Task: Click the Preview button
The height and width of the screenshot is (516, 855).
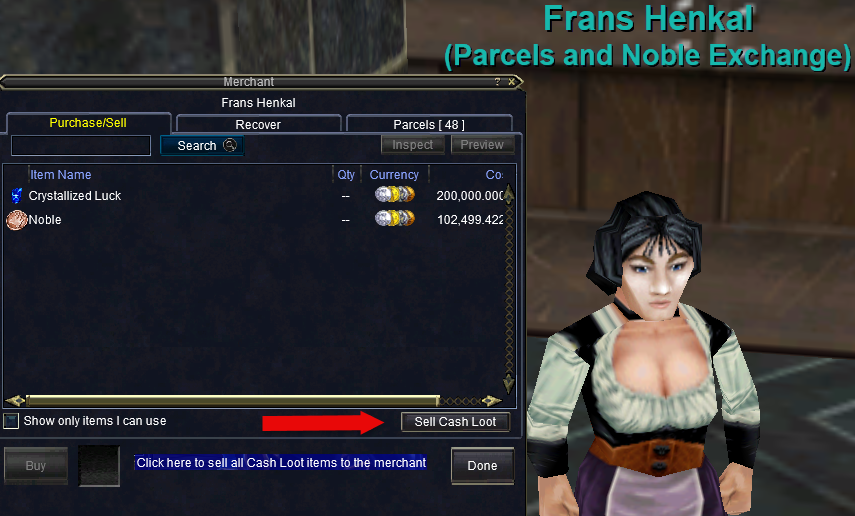Action: (482, 145)
